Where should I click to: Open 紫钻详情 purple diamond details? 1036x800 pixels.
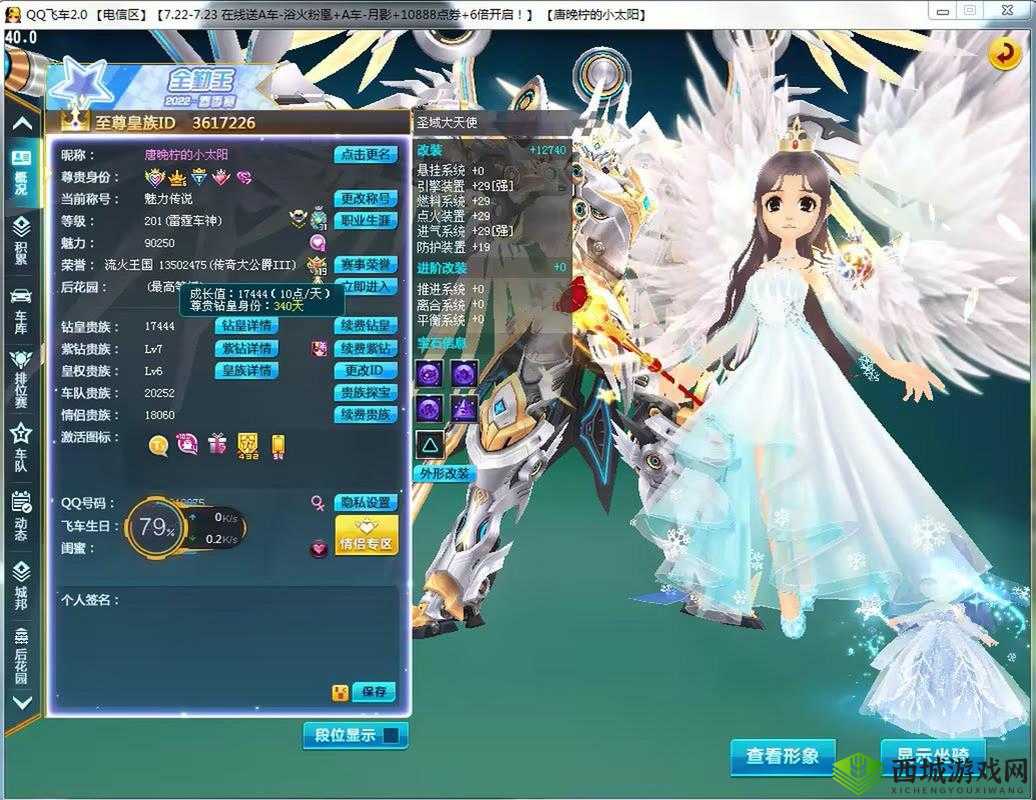(x=246, y=349)
